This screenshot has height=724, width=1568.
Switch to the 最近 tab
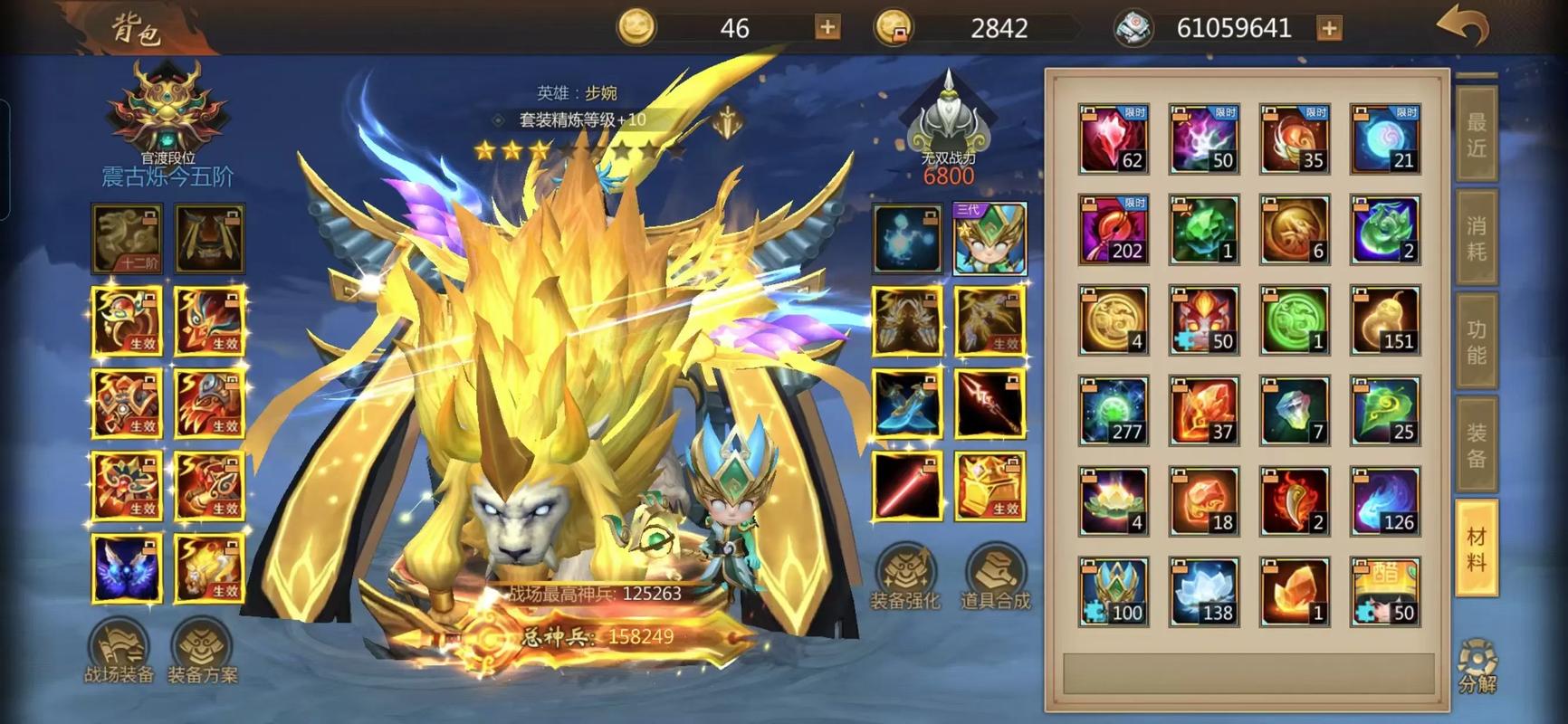tap(1476, 135)
